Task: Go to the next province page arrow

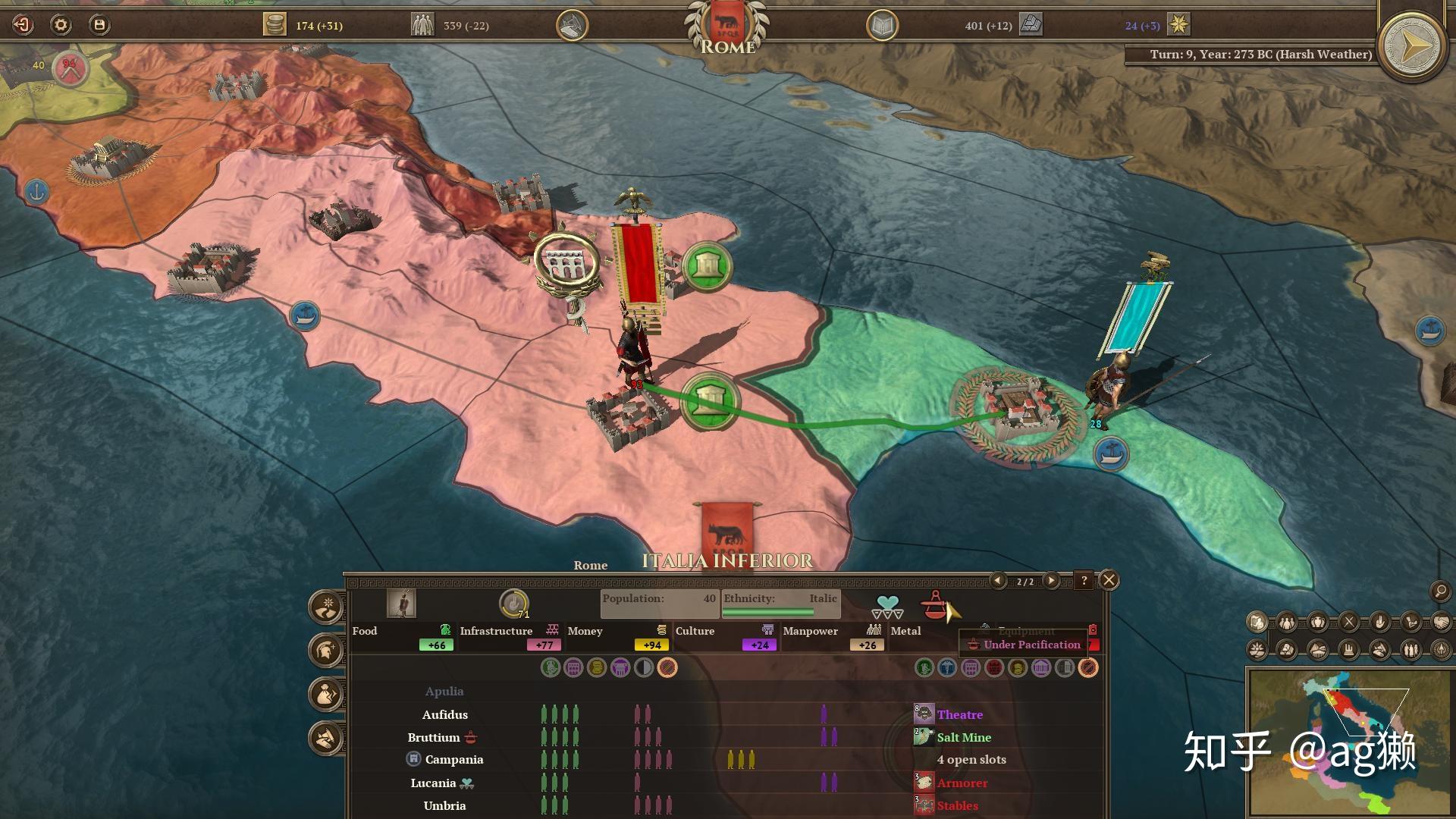Action: tap(1051, 581)
